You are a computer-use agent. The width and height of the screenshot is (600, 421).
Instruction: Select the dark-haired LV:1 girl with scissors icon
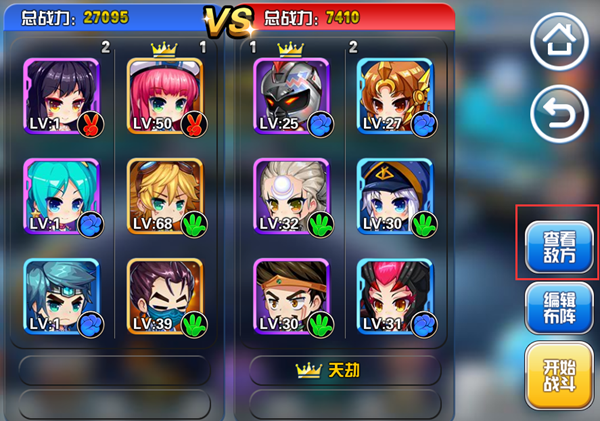coord(61,96)
